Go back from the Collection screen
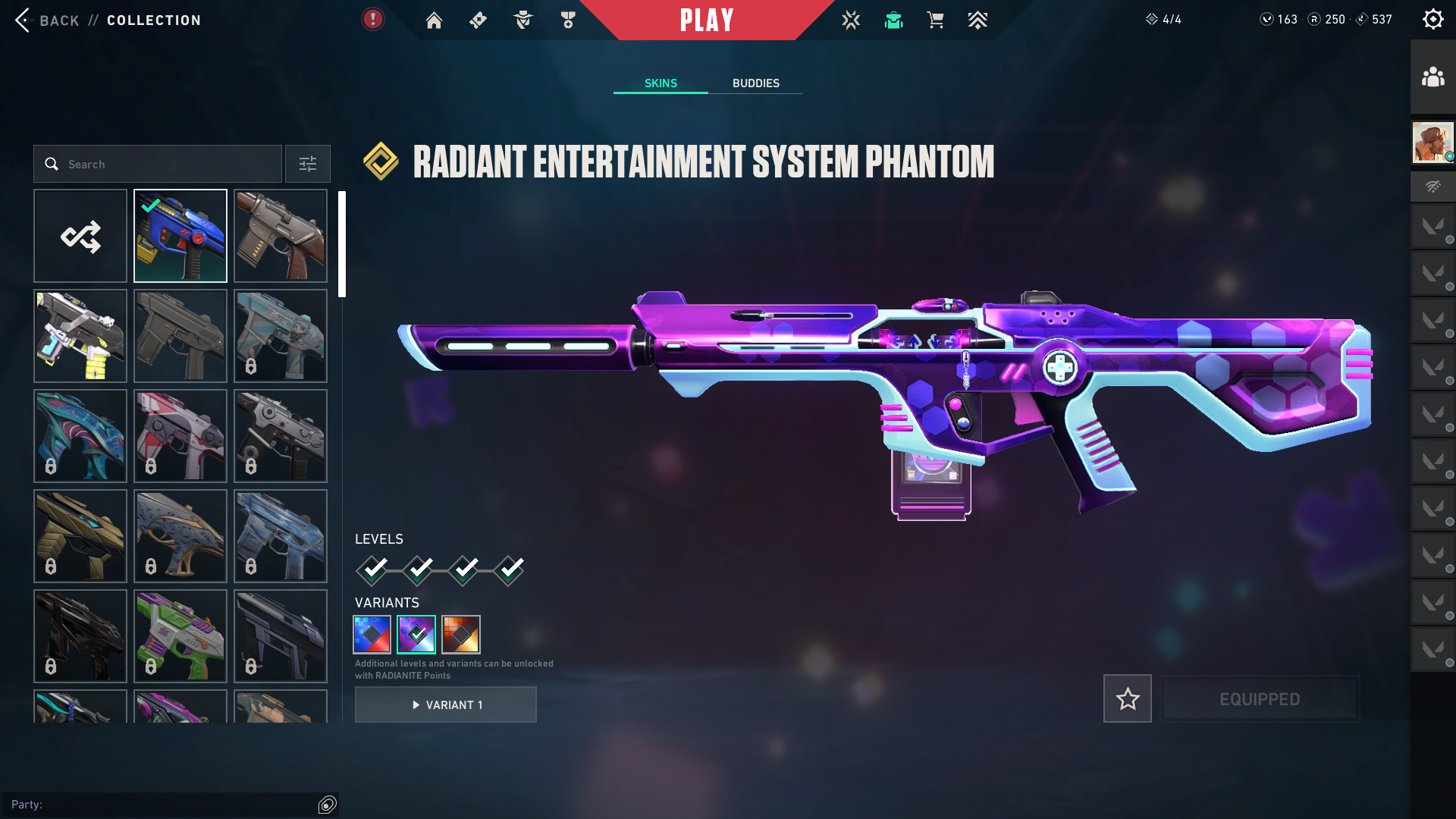Viewport: 1456px width, 819px height. [45, 20]
